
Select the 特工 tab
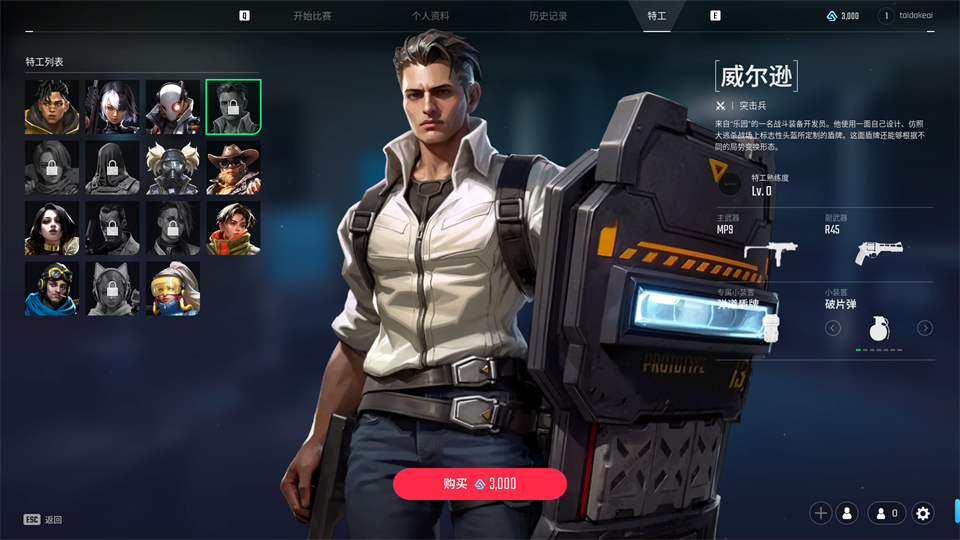657,16
